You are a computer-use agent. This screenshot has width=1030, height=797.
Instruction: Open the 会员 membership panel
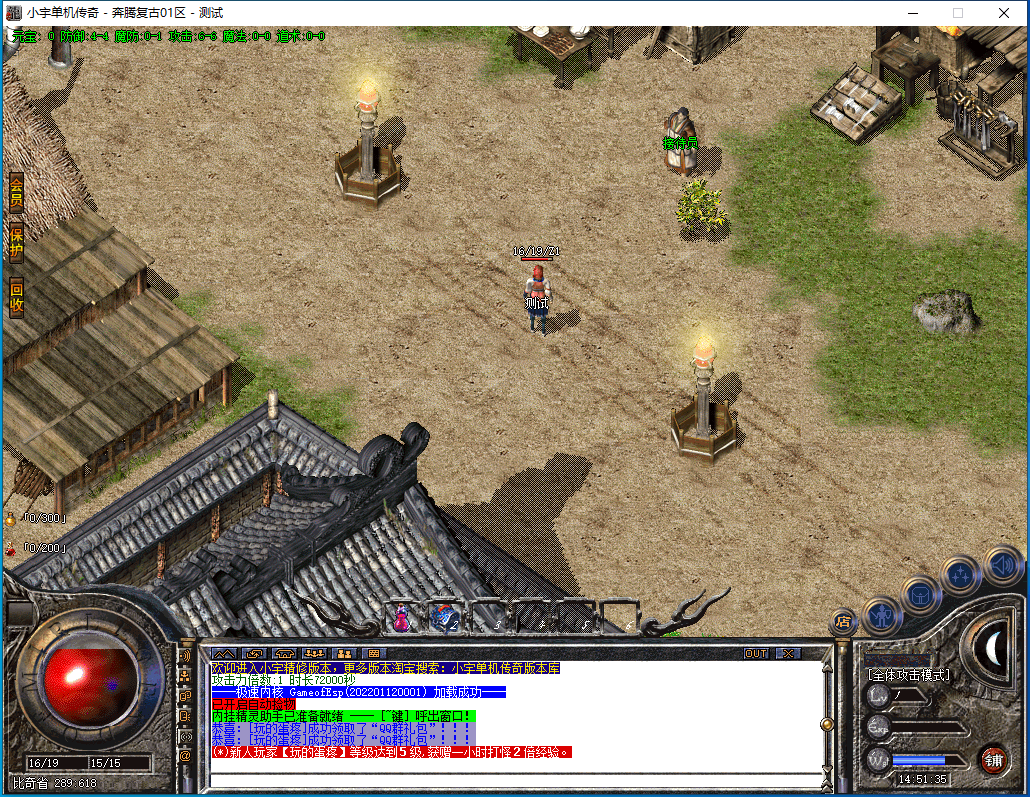coord(16,193)
